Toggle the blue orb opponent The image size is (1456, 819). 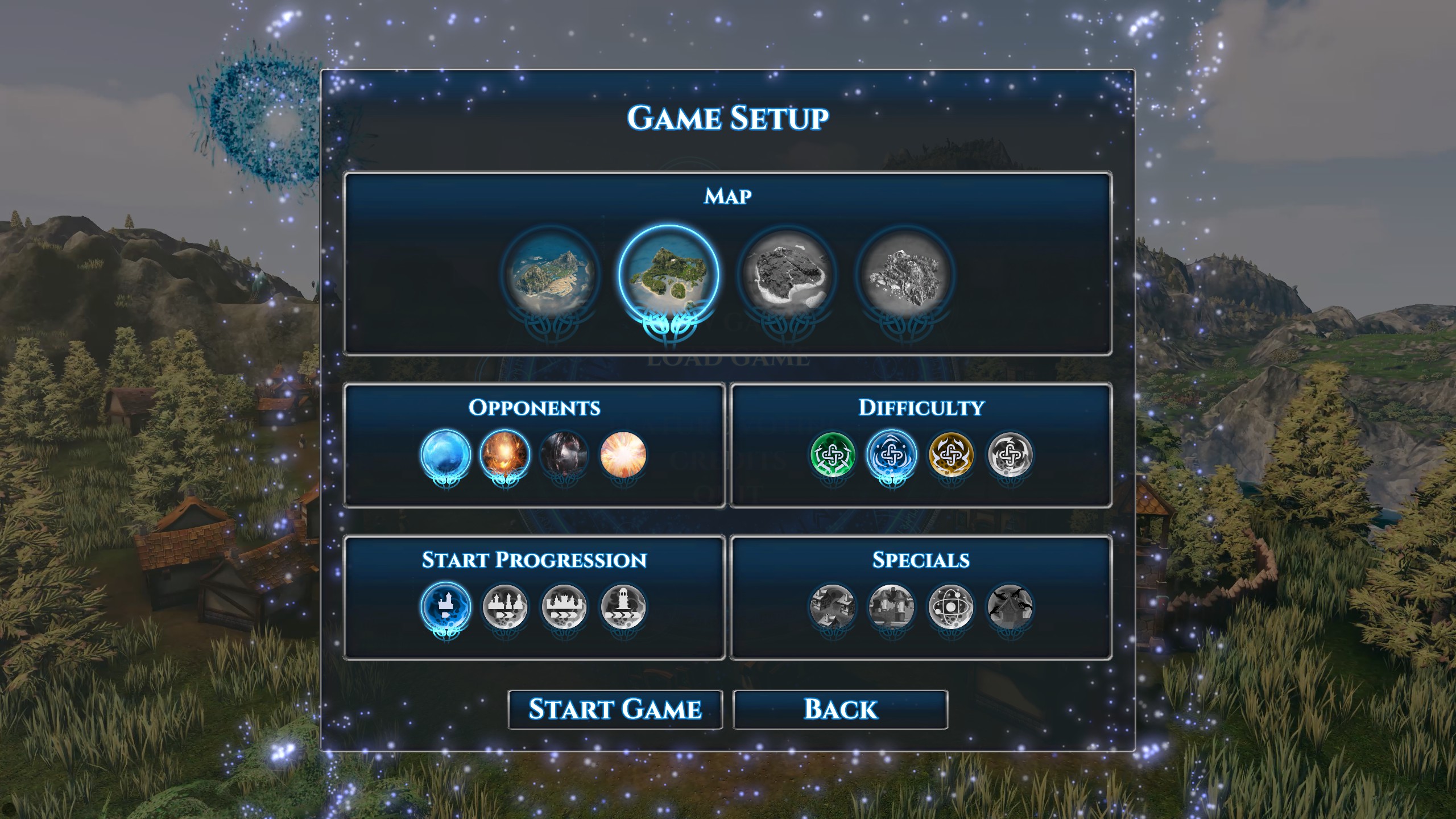coord(446,454)
